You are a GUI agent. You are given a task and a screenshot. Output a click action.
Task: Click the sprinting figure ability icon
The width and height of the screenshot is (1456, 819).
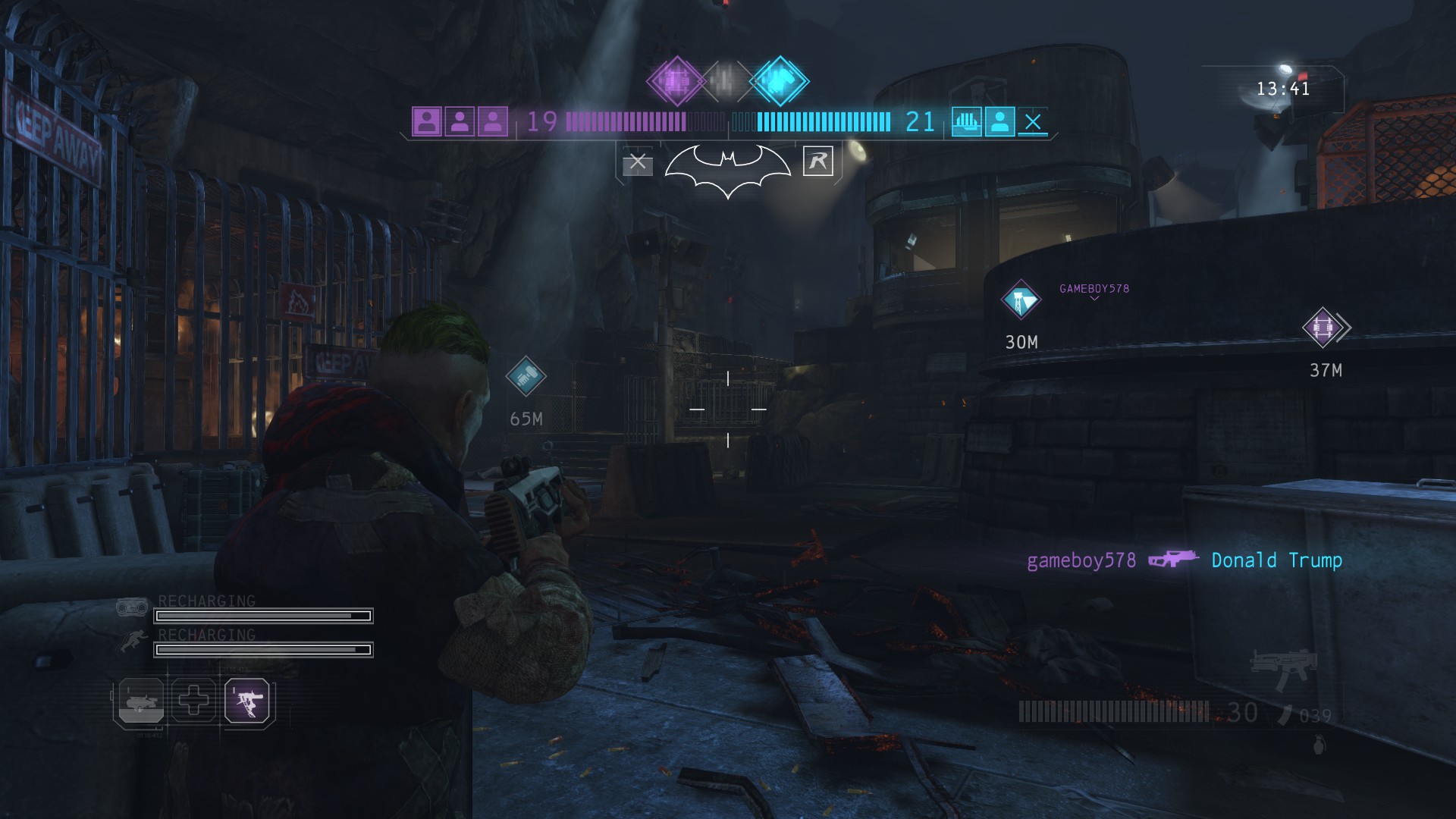pyautogui.click(x=133, y=642)
